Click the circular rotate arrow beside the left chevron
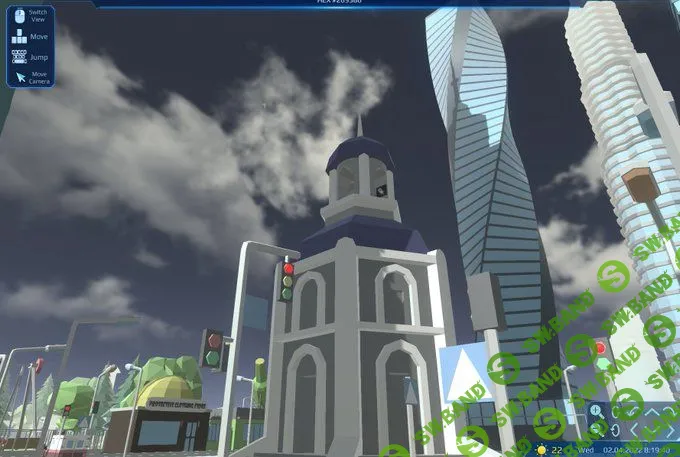The width and height of the screenshot is (680, 457). click(616, 430)
